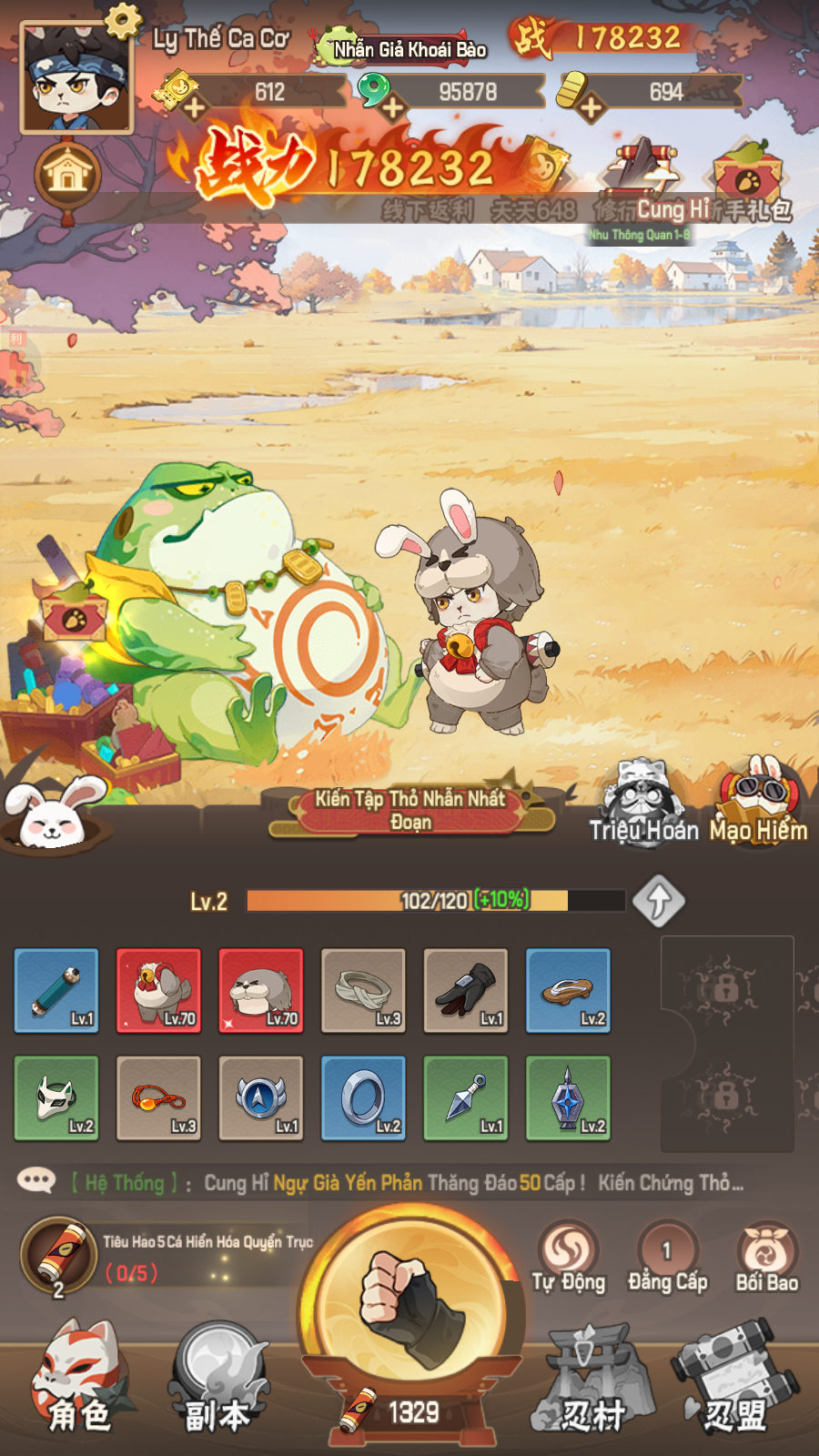Viewport: 819px width, 1456px height.
Task: Select the Lv.70 chicken equipment slot
Action: coord(158,990)
